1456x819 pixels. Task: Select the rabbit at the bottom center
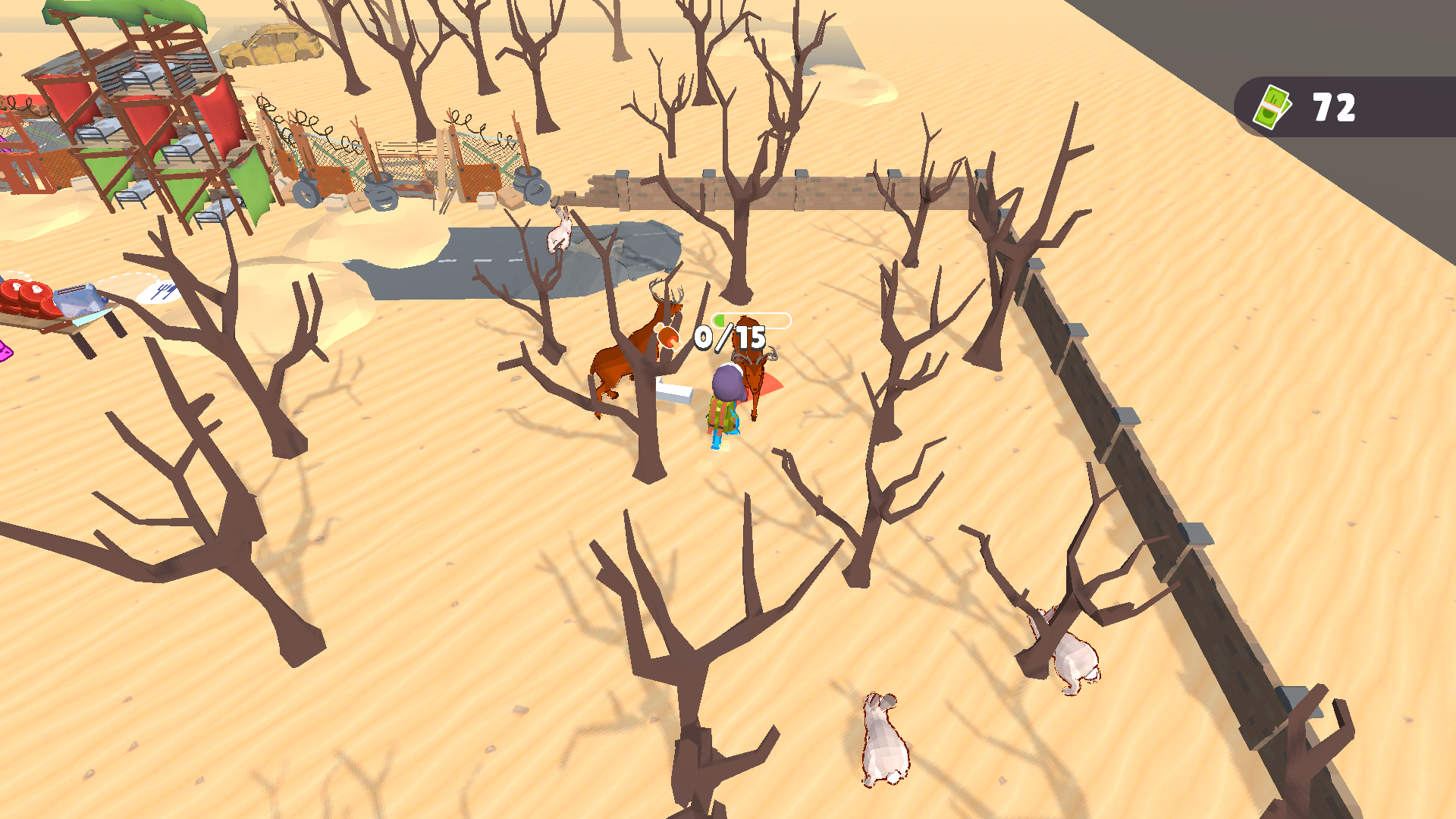click(883, 743)
